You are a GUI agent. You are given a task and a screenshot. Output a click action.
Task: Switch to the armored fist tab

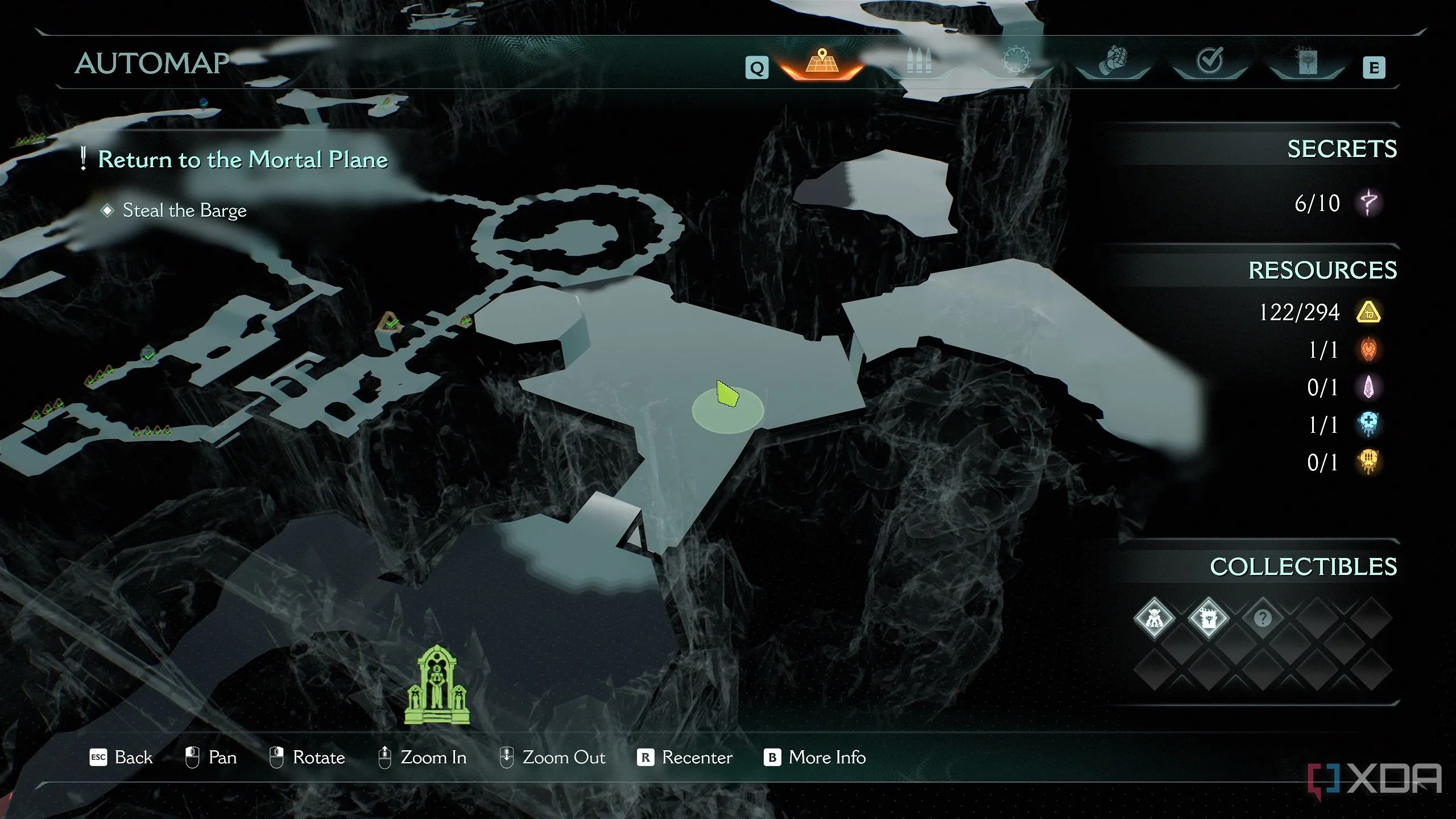1112,61
